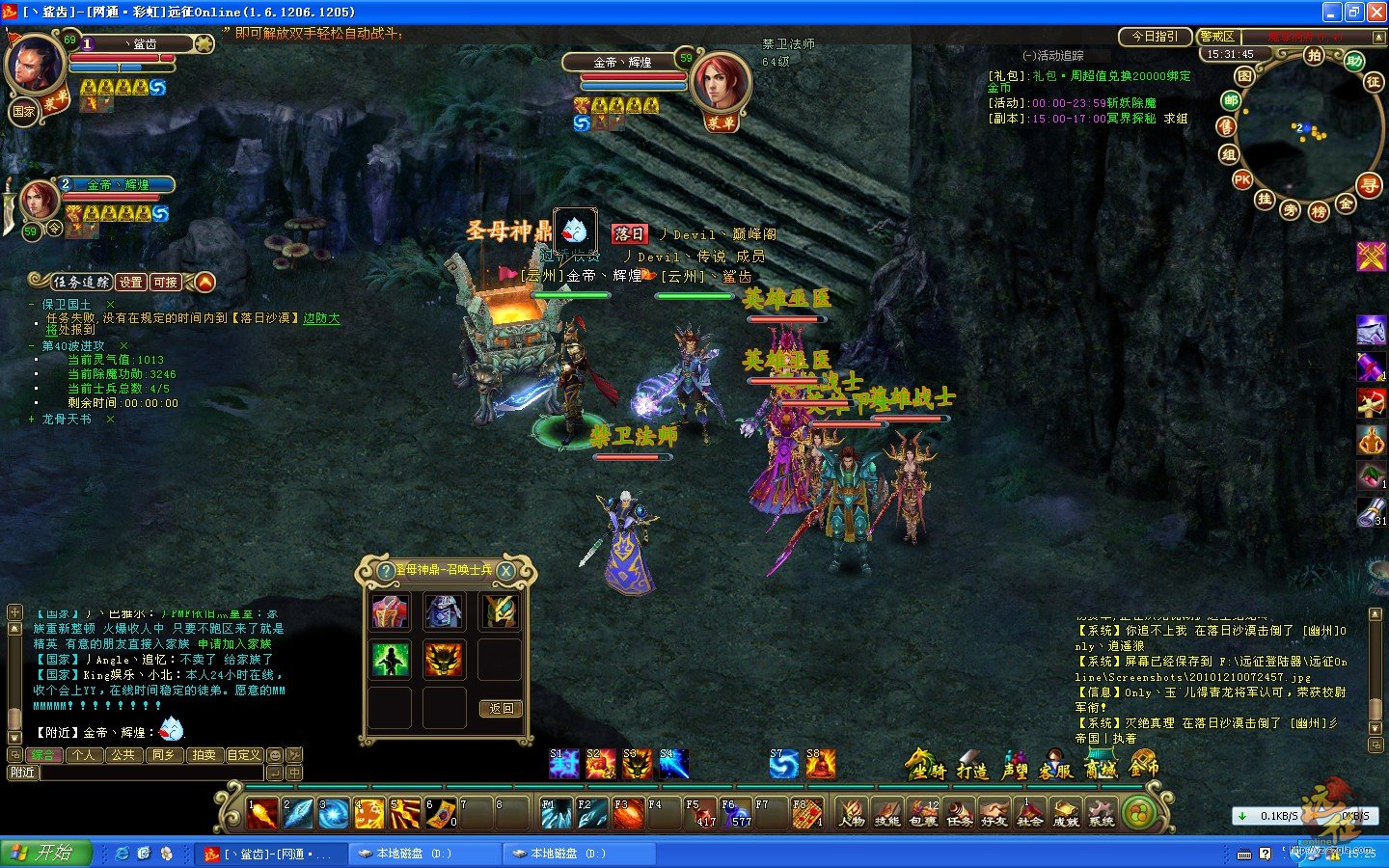Open the 设置 button on the quest tracker

pyautogui.click(x=131, y=282)
